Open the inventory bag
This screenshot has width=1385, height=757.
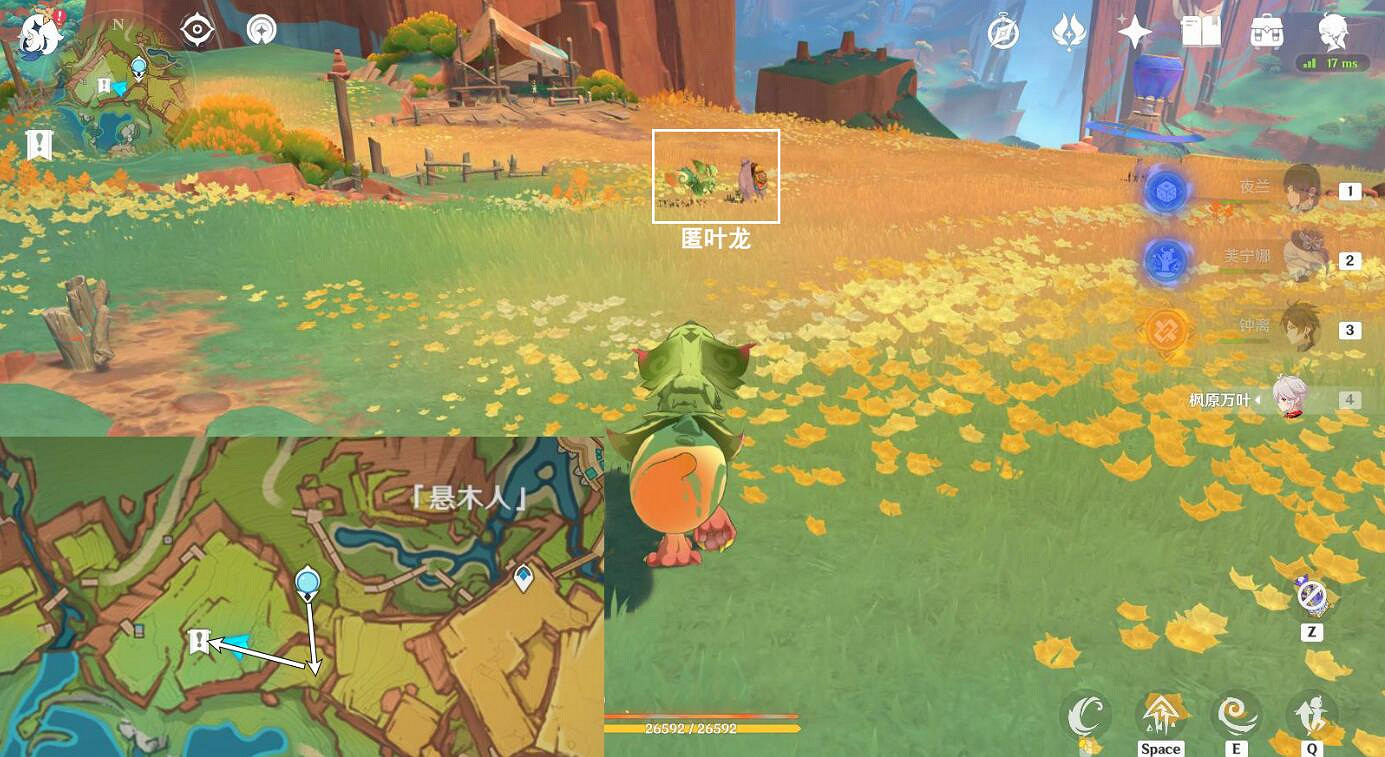tap(1266, 31)
